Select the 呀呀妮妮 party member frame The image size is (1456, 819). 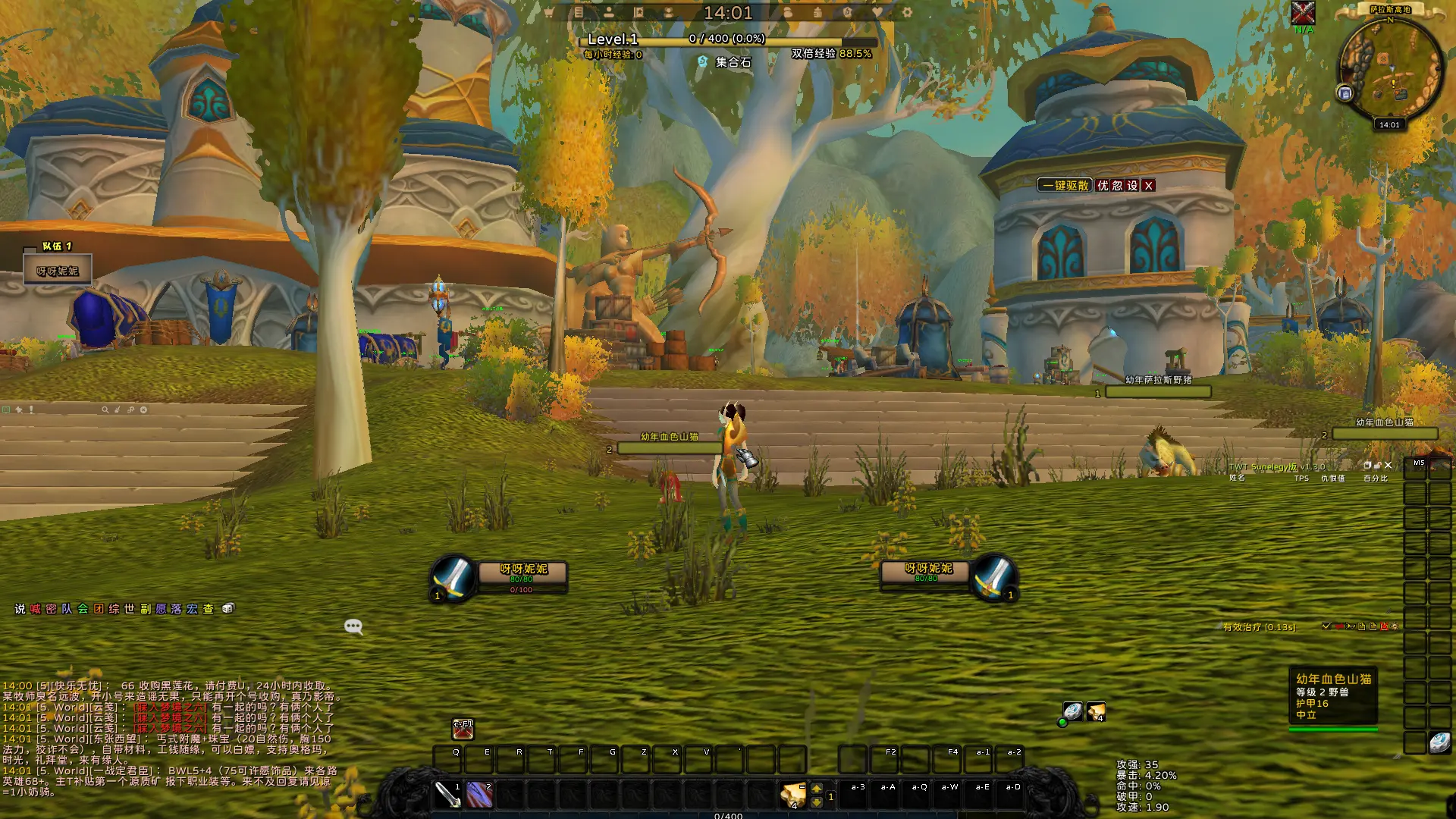[x=58, y=271]
